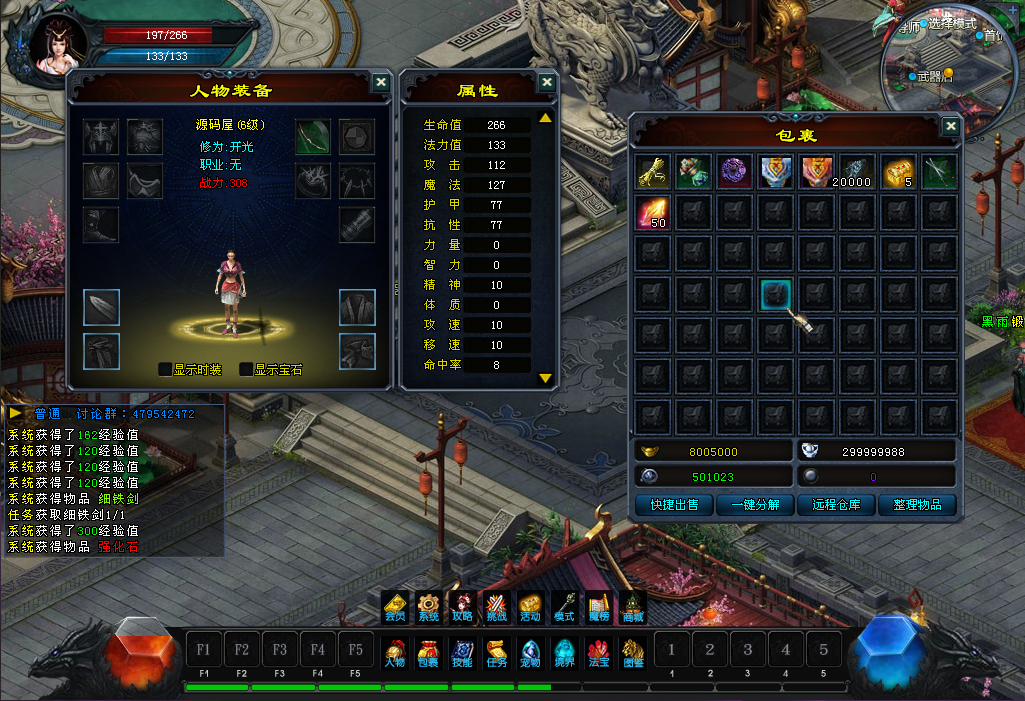This screenshot has height=701, width=1025.
Task: Open the 系统 system settings gear
Action: [x=429, y=606]
